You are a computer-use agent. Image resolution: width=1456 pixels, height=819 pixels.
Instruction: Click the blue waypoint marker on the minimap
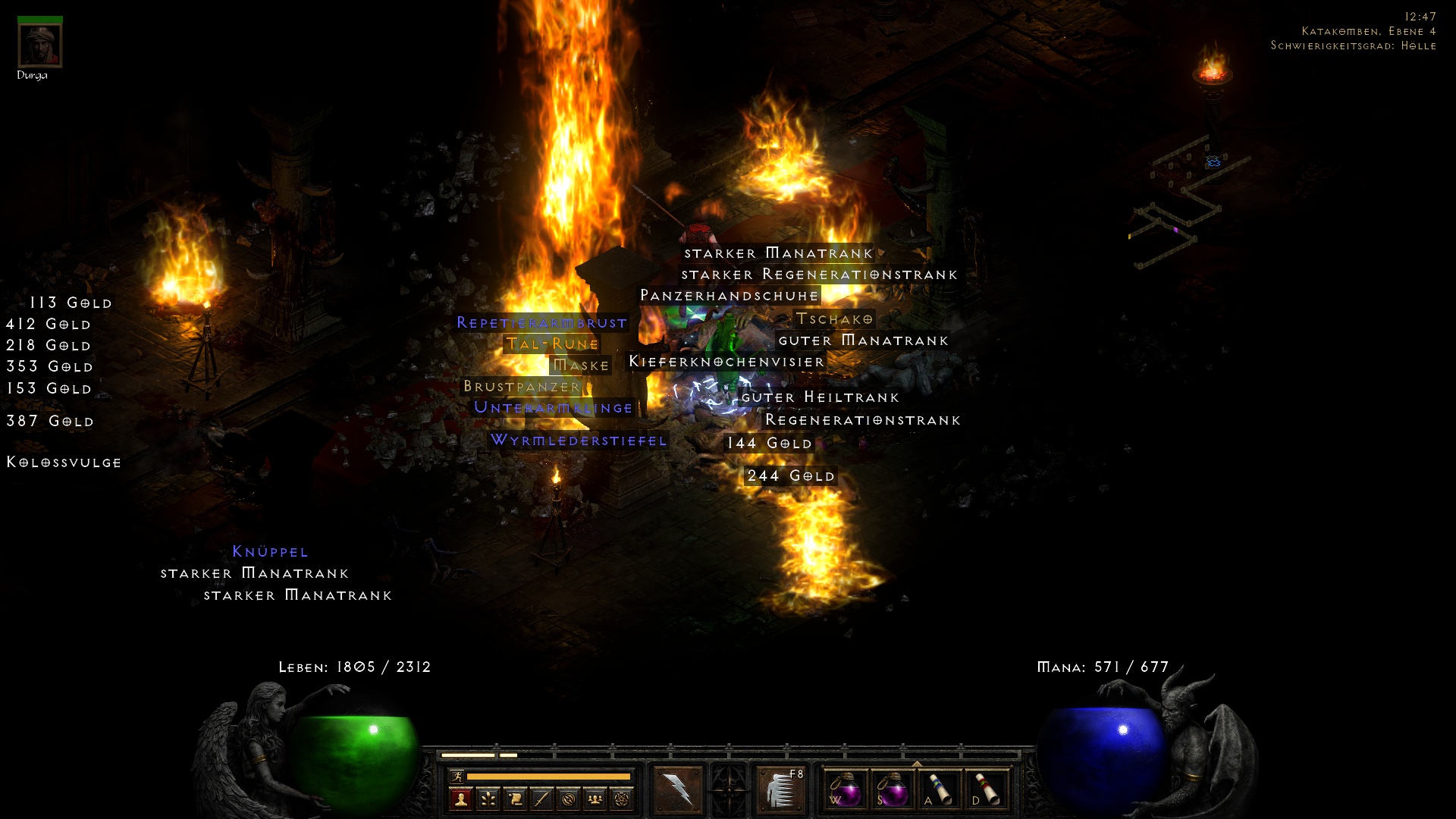1213,162
